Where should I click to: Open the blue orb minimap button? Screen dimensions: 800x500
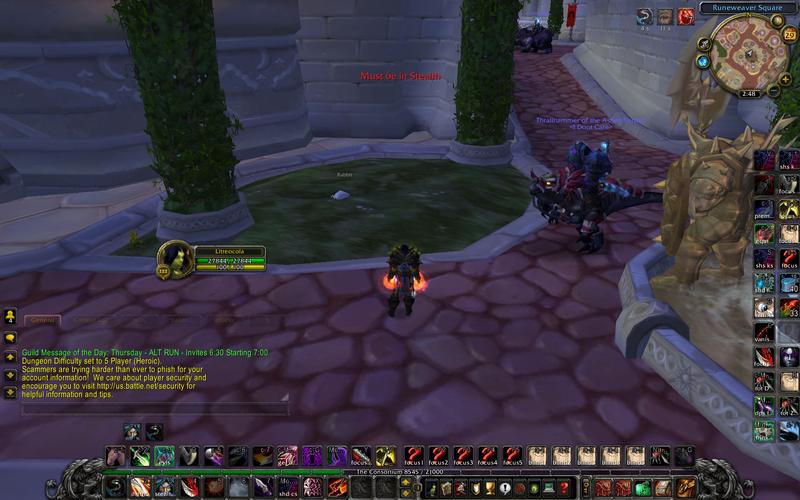point(704,61)
